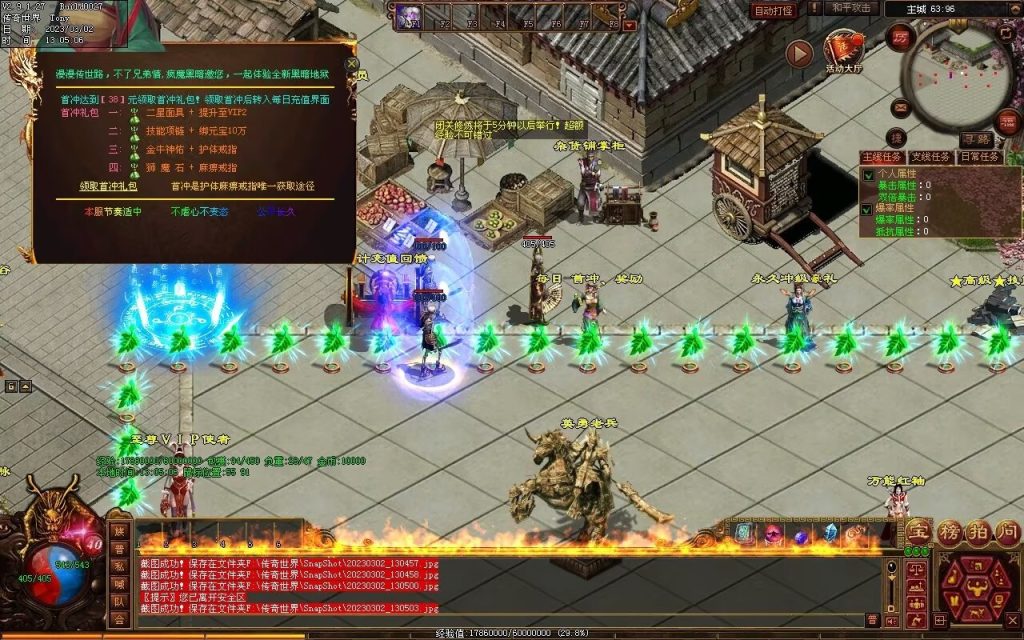1024x640 pixels.
Task: Toggle the 自动打怪 auto-fight button
Action: (x=773, y=10)
